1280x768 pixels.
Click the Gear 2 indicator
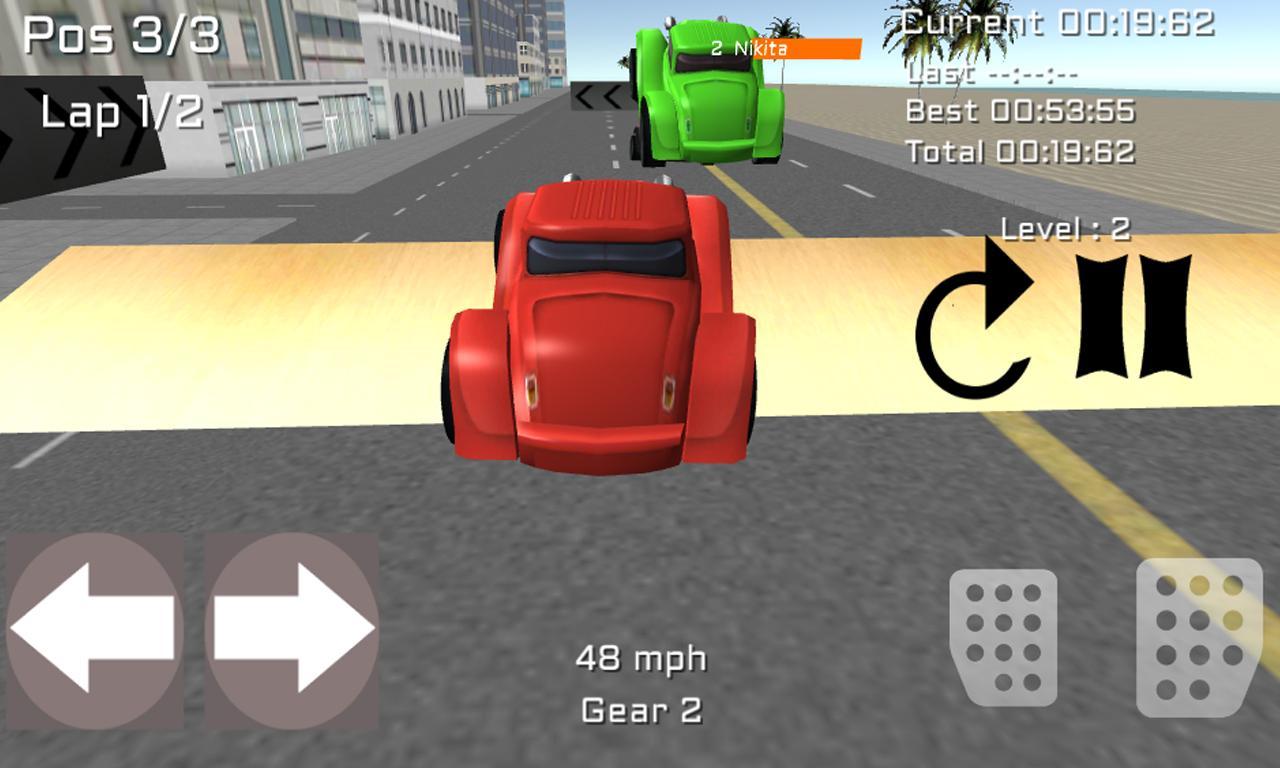coord(643,710)
